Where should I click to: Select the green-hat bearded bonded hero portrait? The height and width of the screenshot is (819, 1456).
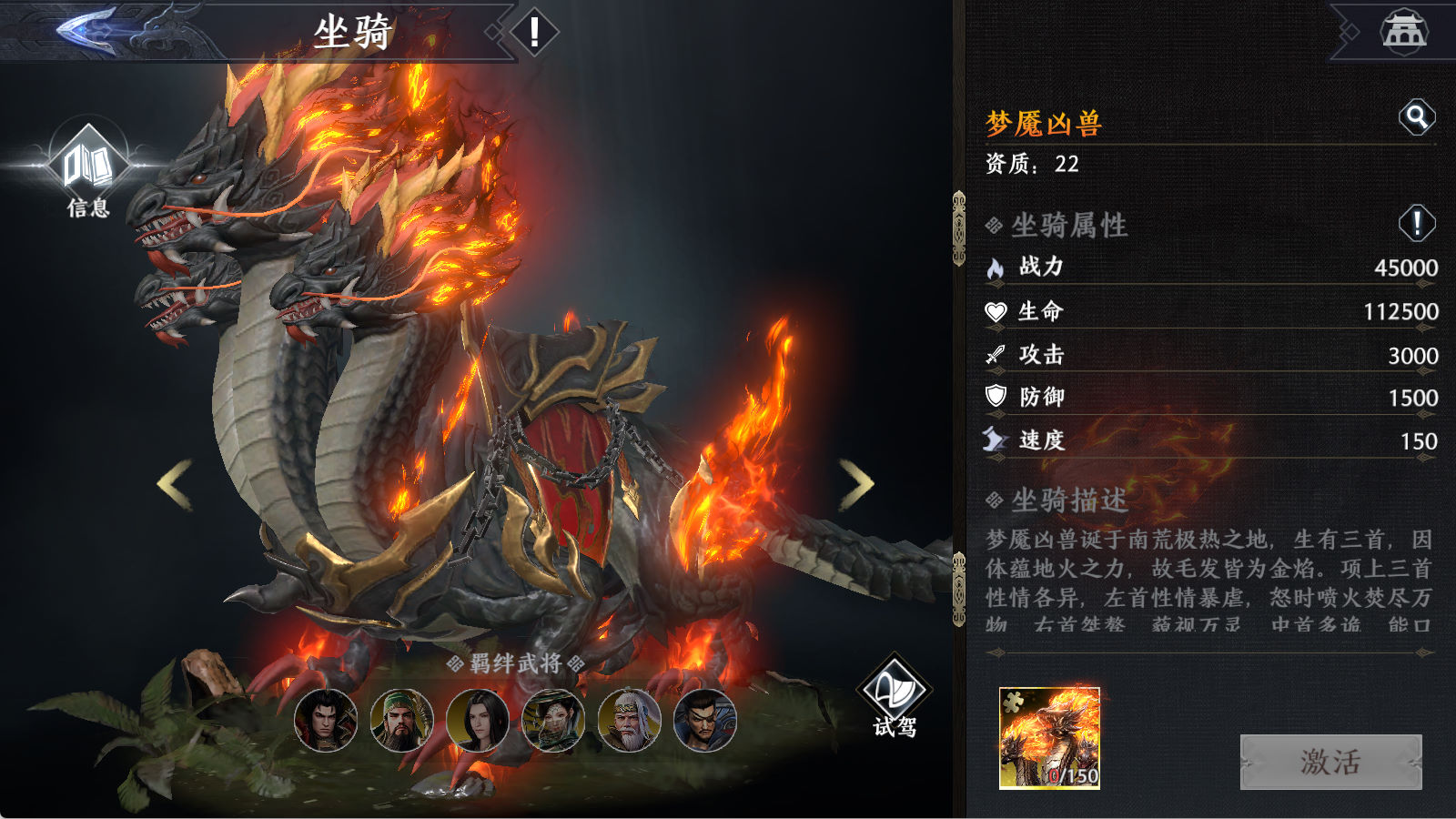pyautogui.click(x=401, y=720)
